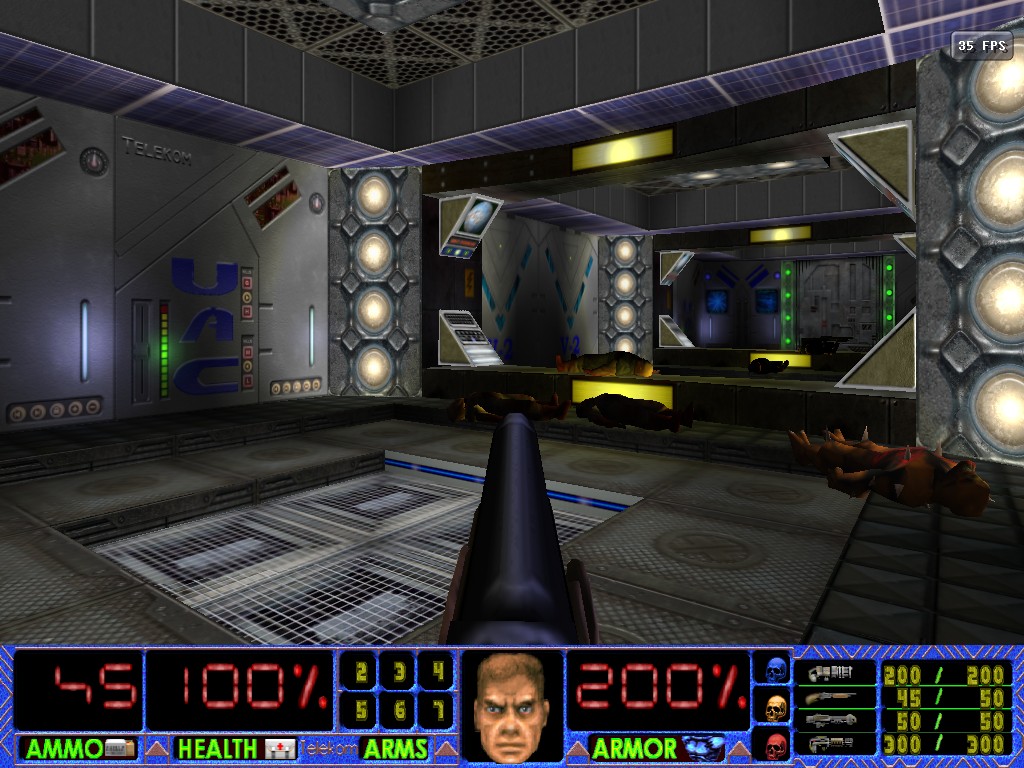Select weapon slot 6

point(398,709)
